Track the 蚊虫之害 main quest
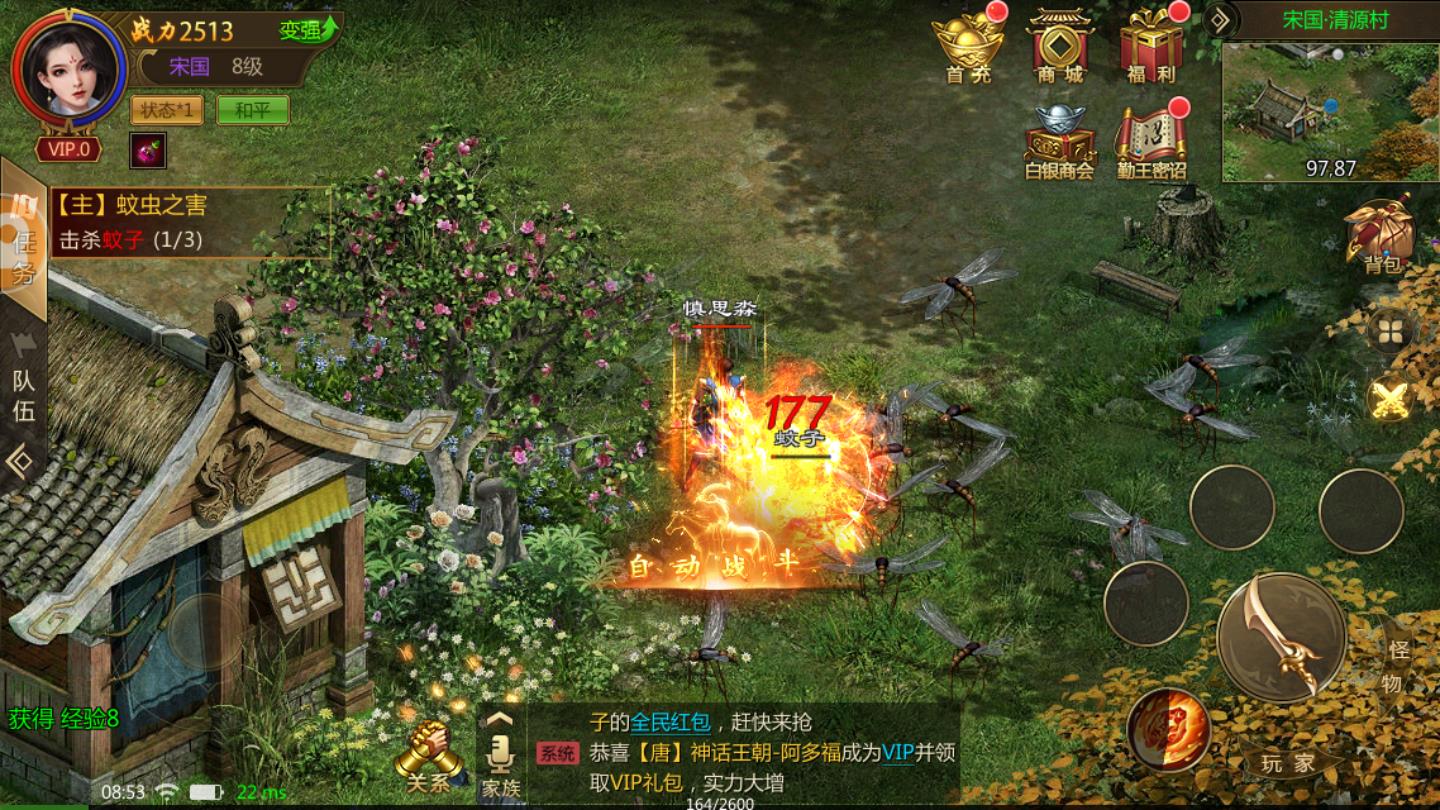Image resolution: width=1440 pixels, height=810 pixels. 190,222
